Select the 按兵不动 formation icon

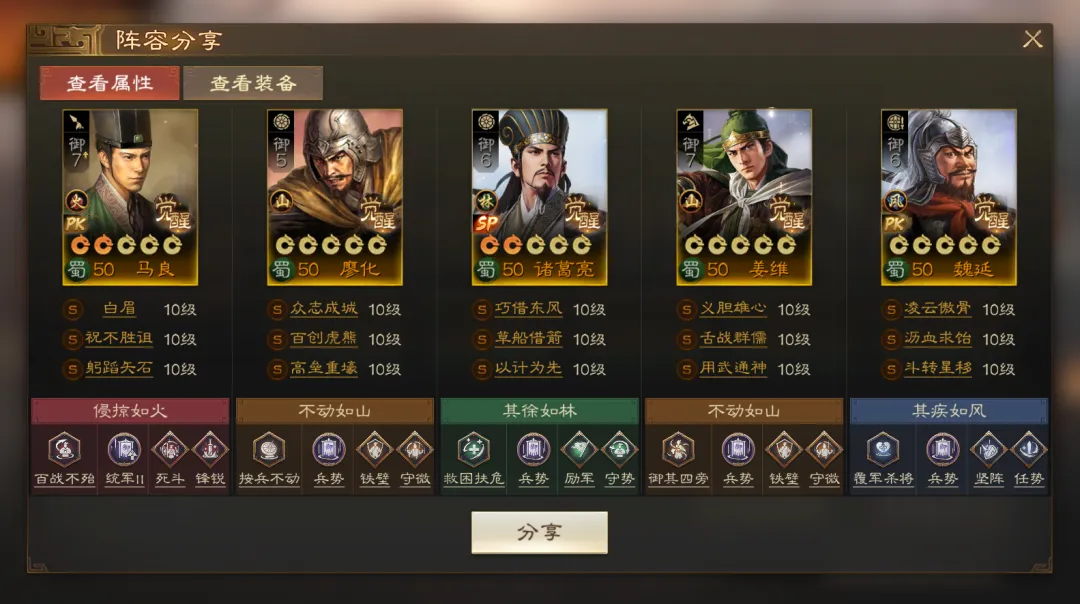coord(269,450)
